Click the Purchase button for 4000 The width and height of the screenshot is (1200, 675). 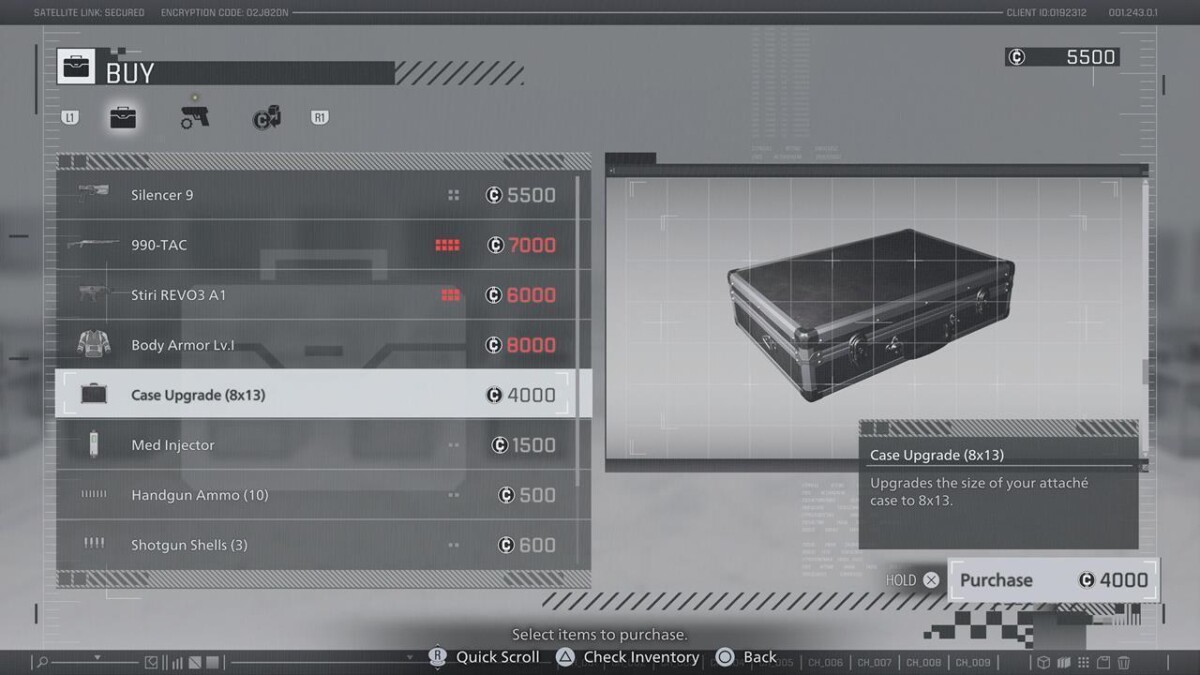pyautogui.click(x=1052, y=580)
